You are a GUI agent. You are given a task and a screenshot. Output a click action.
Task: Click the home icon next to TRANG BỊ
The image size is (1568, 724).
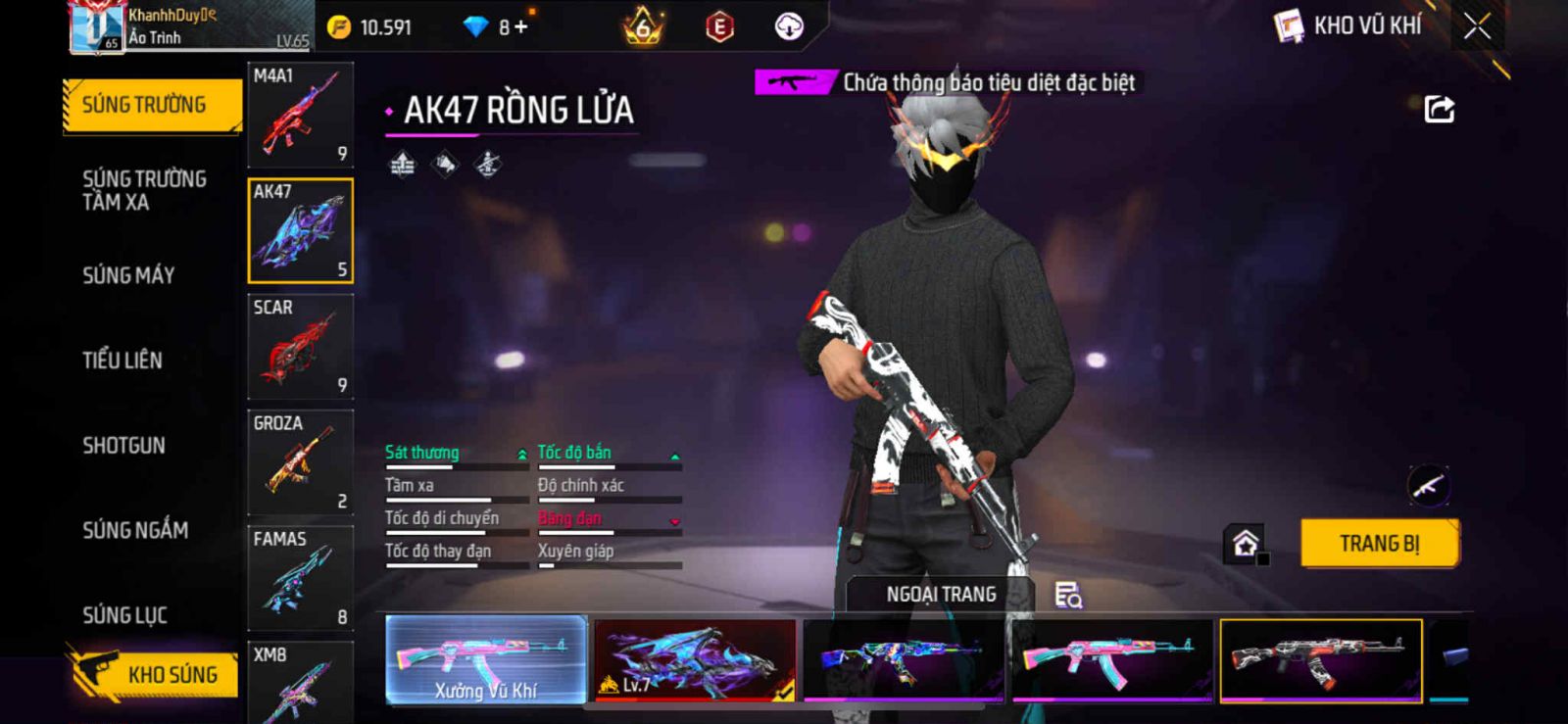[x=1246, y=544]
